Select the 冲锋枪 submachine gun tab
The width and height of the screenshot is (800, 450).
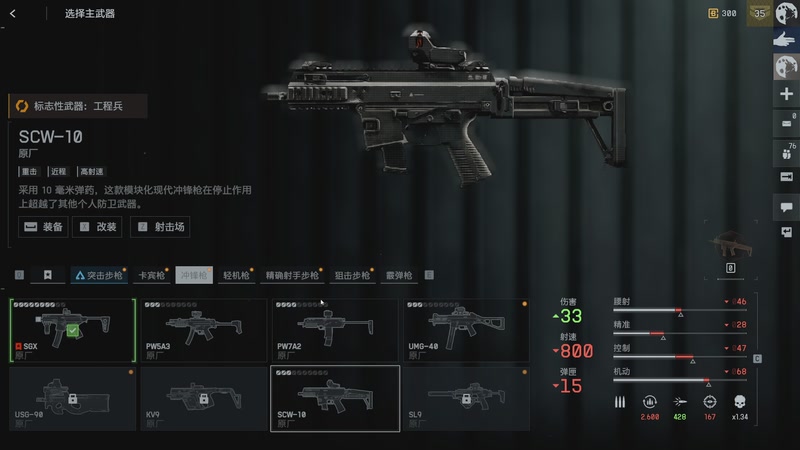coord(194,275)
